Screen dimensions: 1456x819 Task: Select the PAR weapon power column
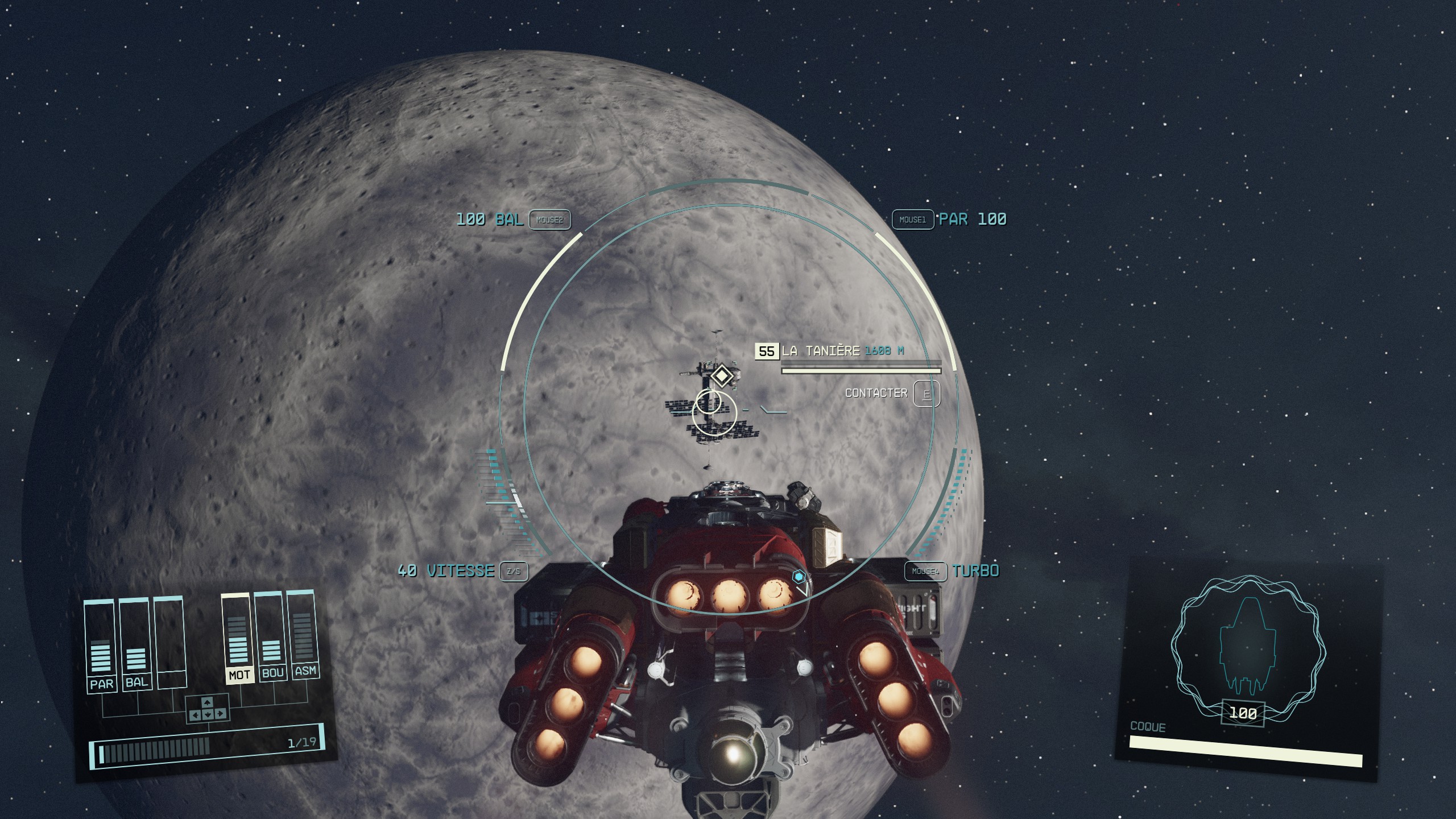click(x=101, y=646)
